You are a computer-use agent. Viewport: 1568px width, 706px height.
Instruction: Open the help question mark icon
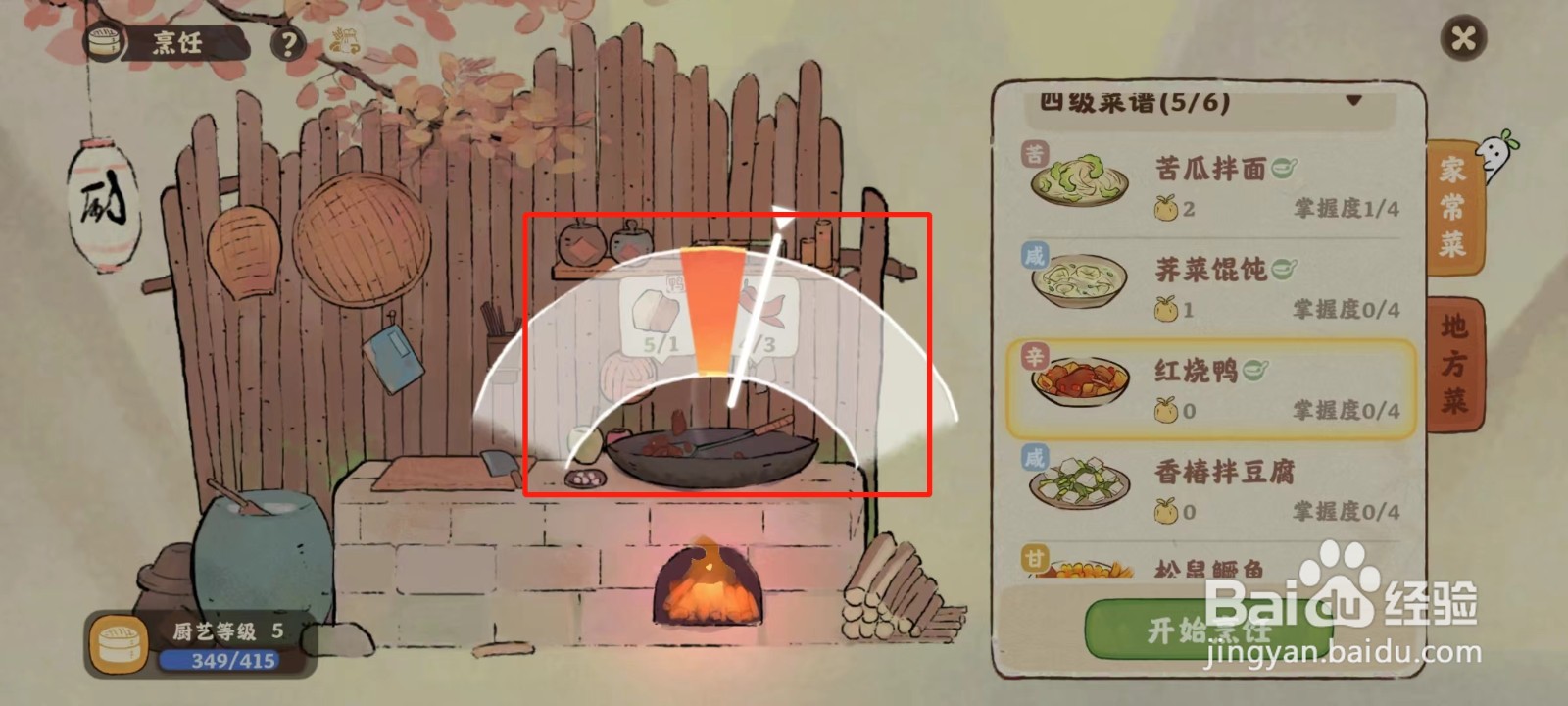coord(288,43)
